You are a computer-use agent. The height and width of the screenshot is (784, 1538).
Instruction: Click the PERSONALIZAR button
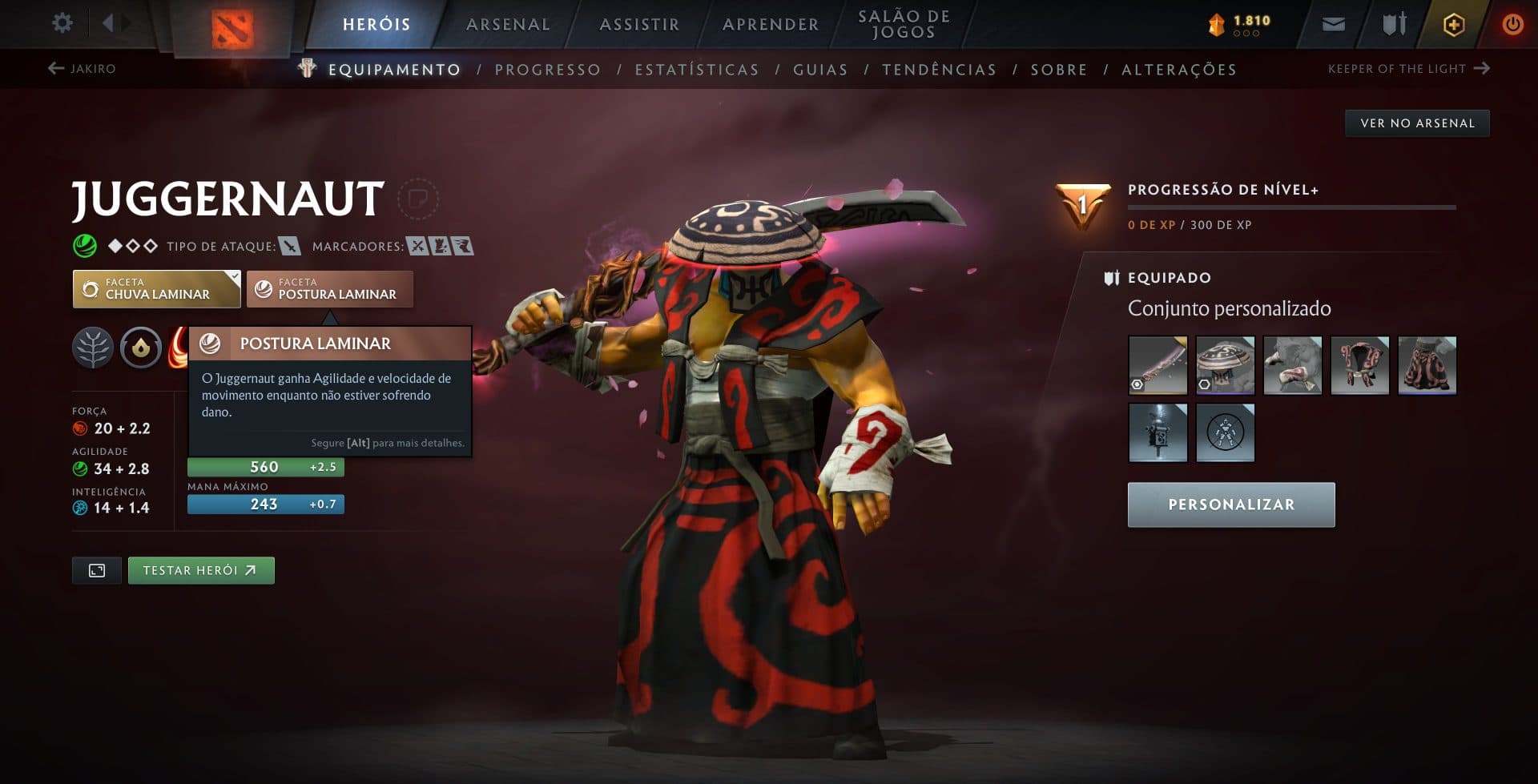tap(1230, 505)
